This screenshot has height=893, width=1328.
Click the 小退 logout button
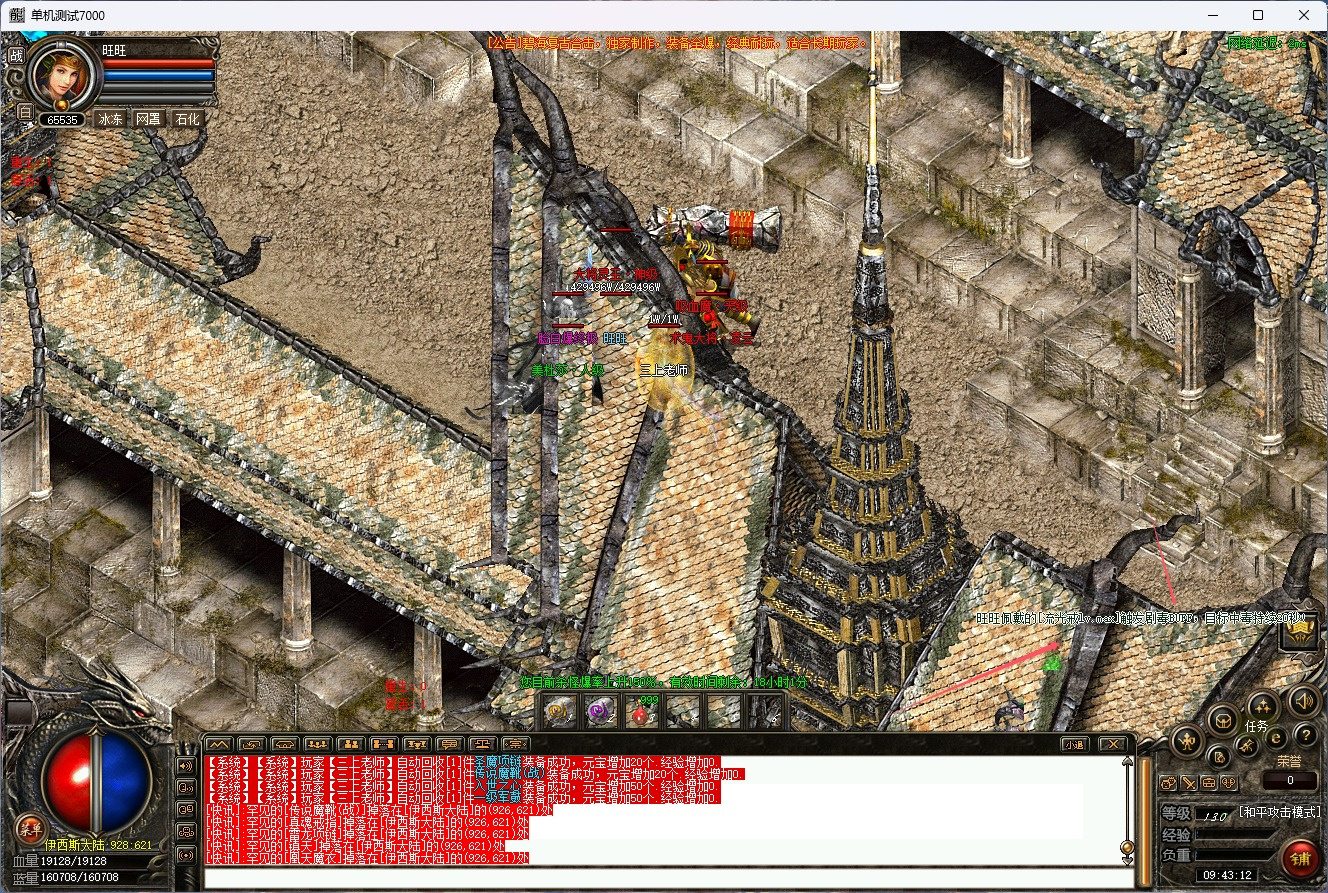[x=1074, y=744]
